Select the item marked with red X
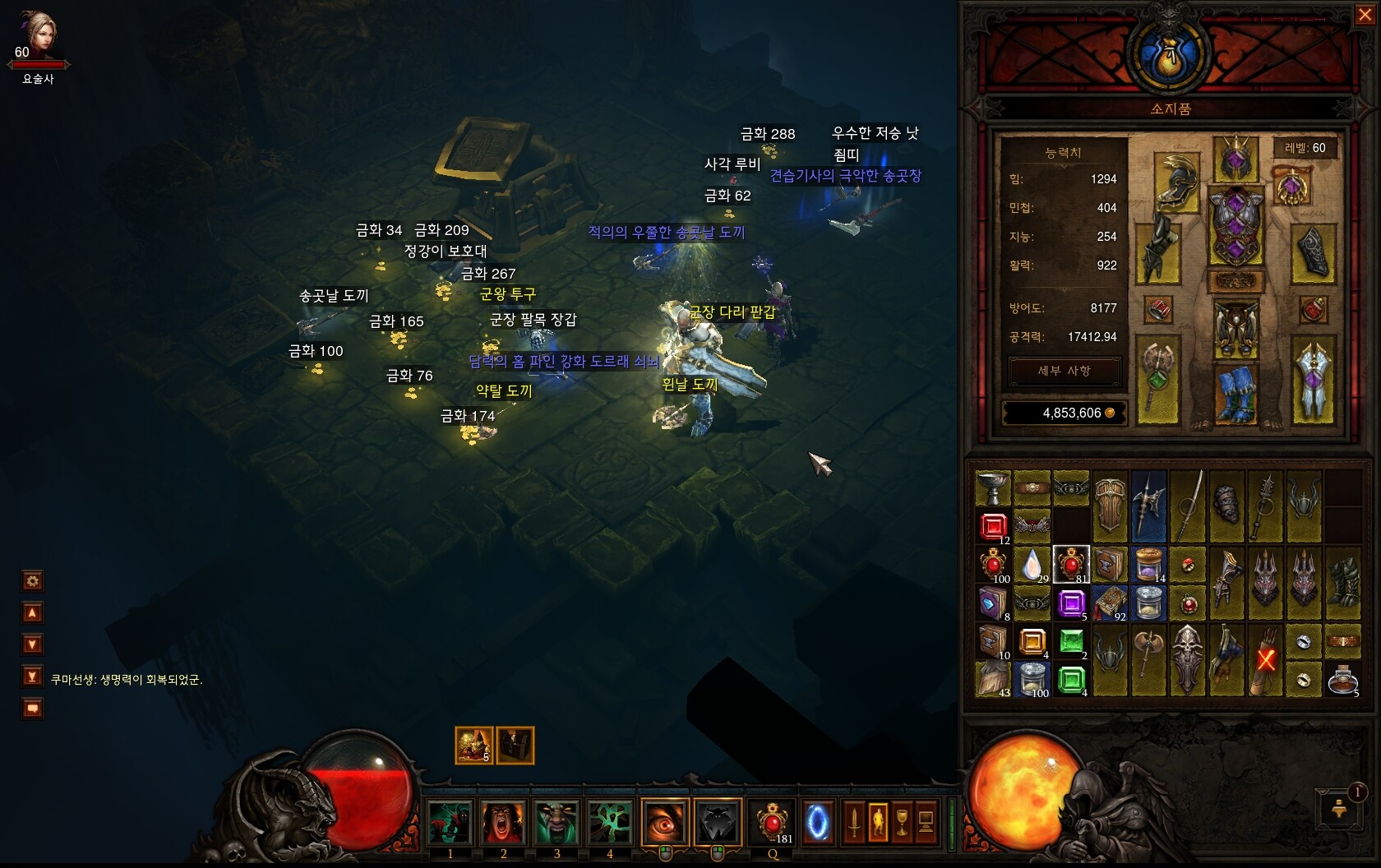This screenshot has width=1381, height=868. tap(1266, 660)
